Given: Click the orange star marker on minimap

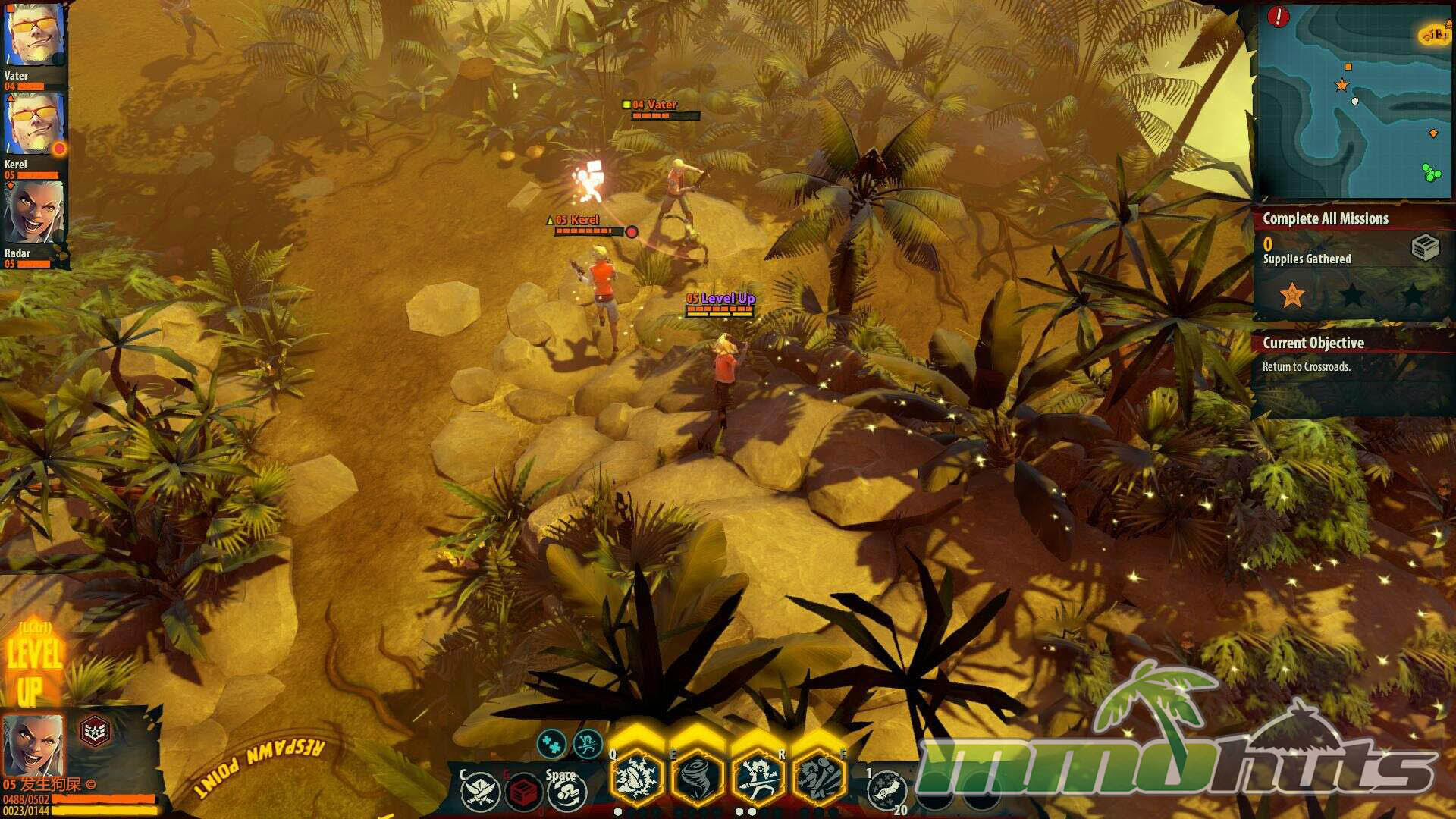Looking at the screenshot, I should tap(1341, 85).
